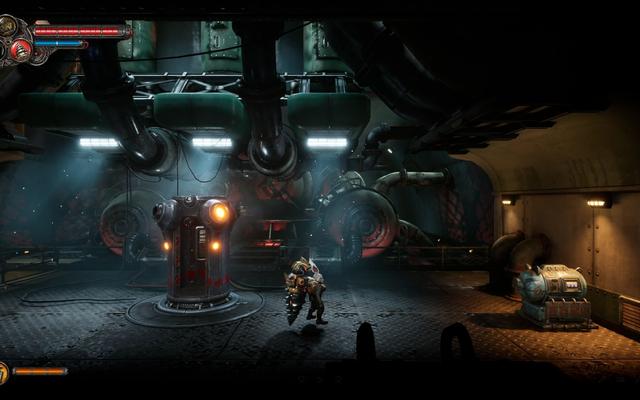Click the brass emblem icon above the drill
640x400 pixels.
[x=8, y=24]
